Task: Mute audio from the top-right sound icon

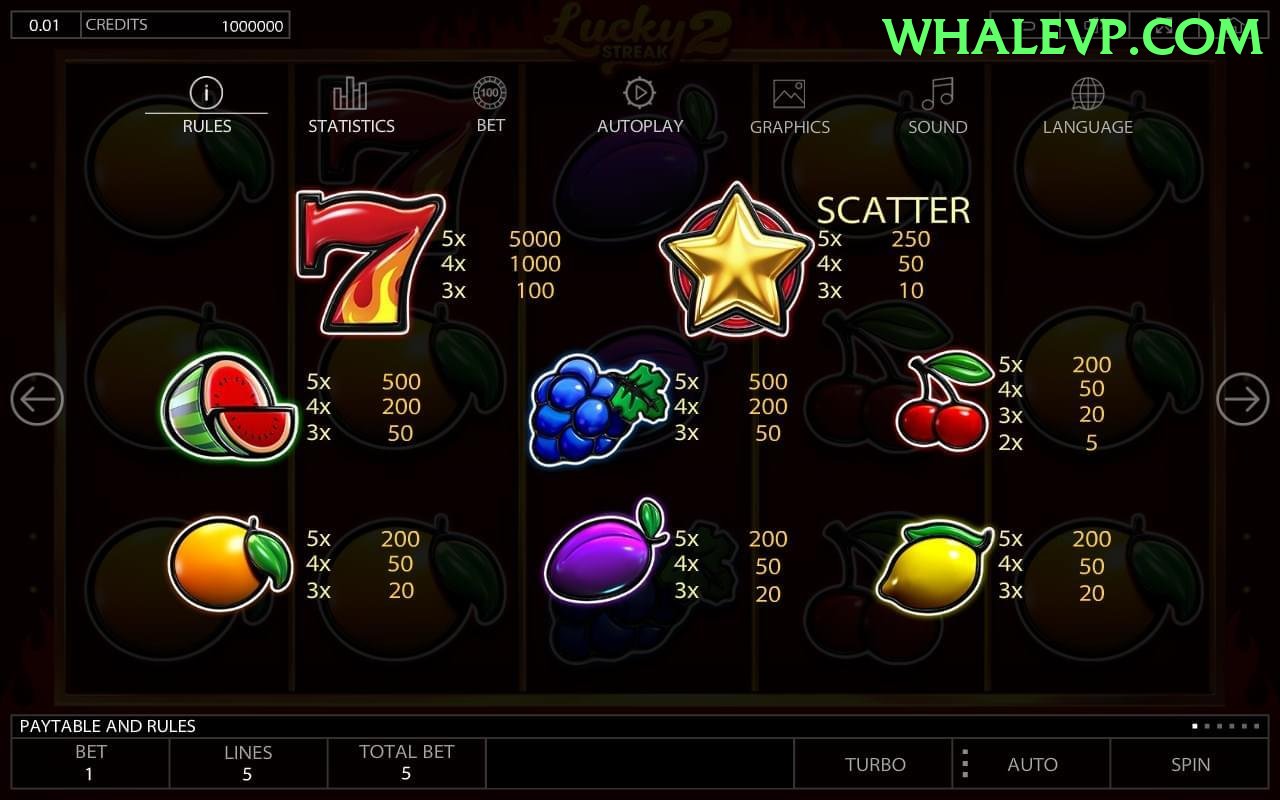Action: pos(1093,23)
